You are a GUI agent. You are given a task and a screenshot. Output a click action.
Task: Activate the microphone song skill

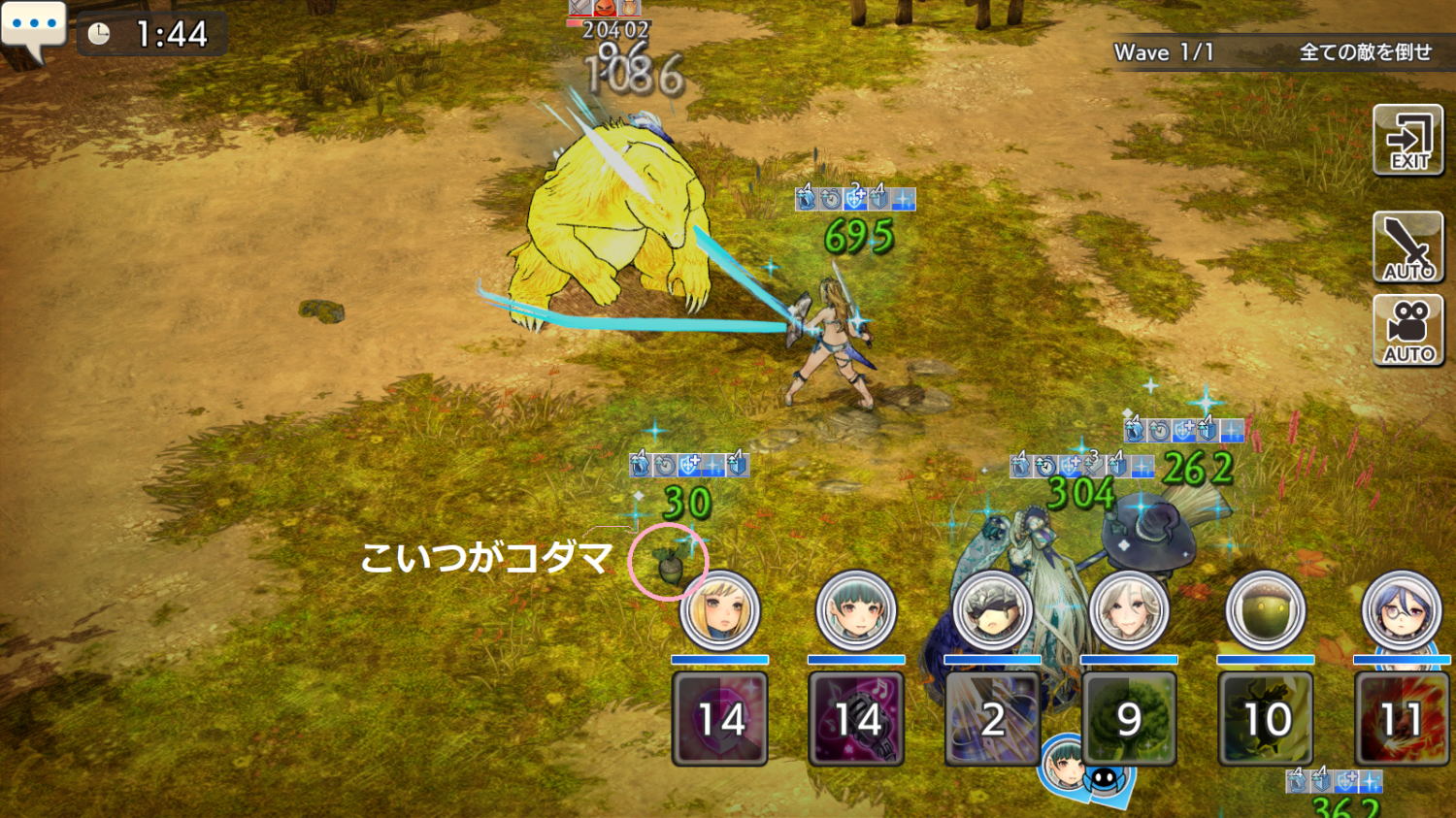point(855,719)
